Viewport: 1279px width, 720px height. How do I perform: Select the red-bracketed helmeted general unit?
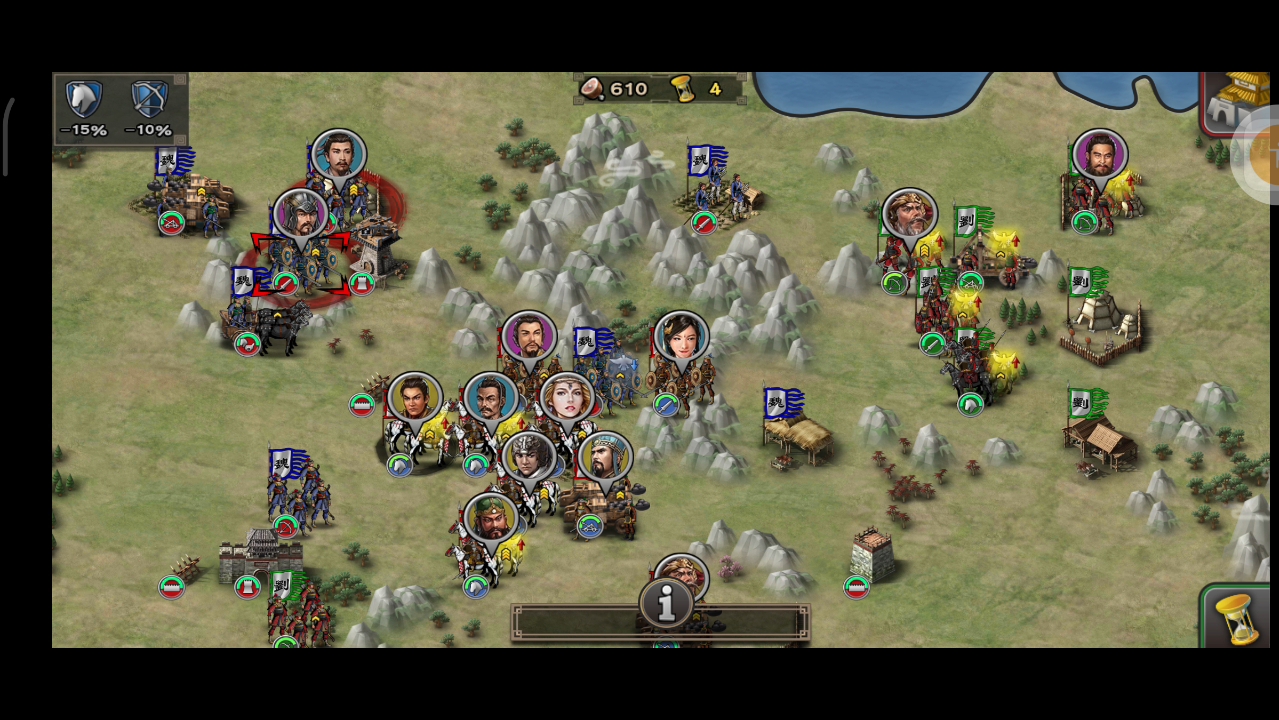tap(299, 215)
